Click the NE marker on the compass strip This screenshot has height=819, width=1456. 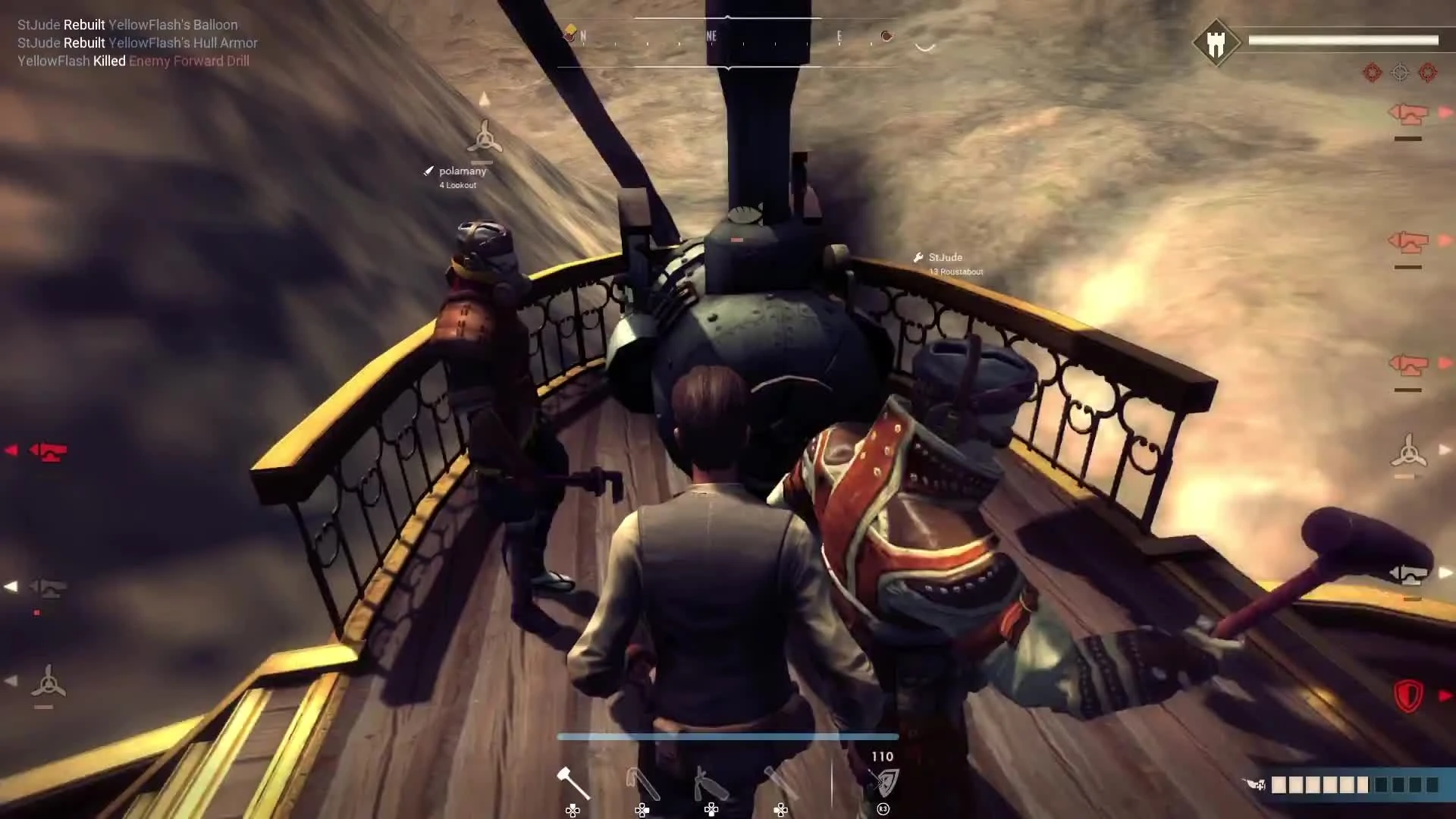point(711,36)
